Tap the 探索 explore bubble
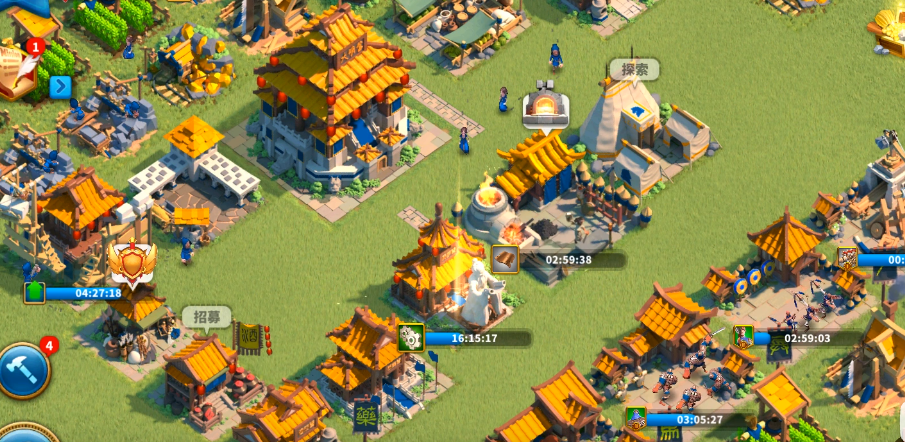The image size is (905, 442). tap(635, 71)
